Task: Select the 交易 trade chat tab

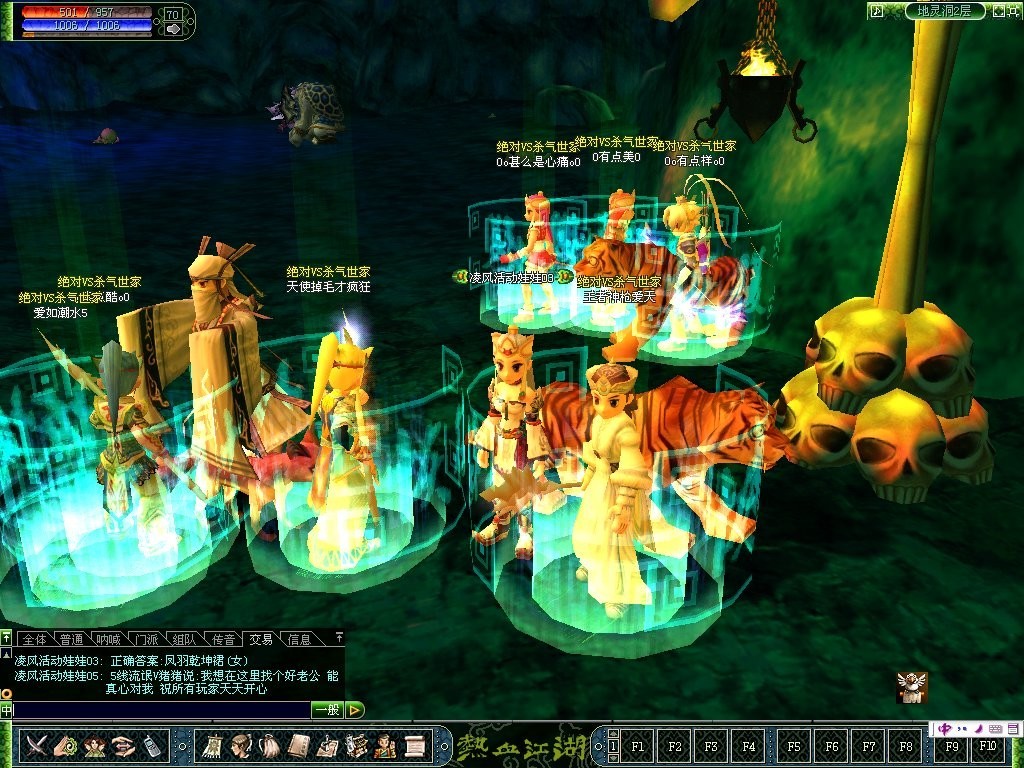Action: tap(261, 639)
